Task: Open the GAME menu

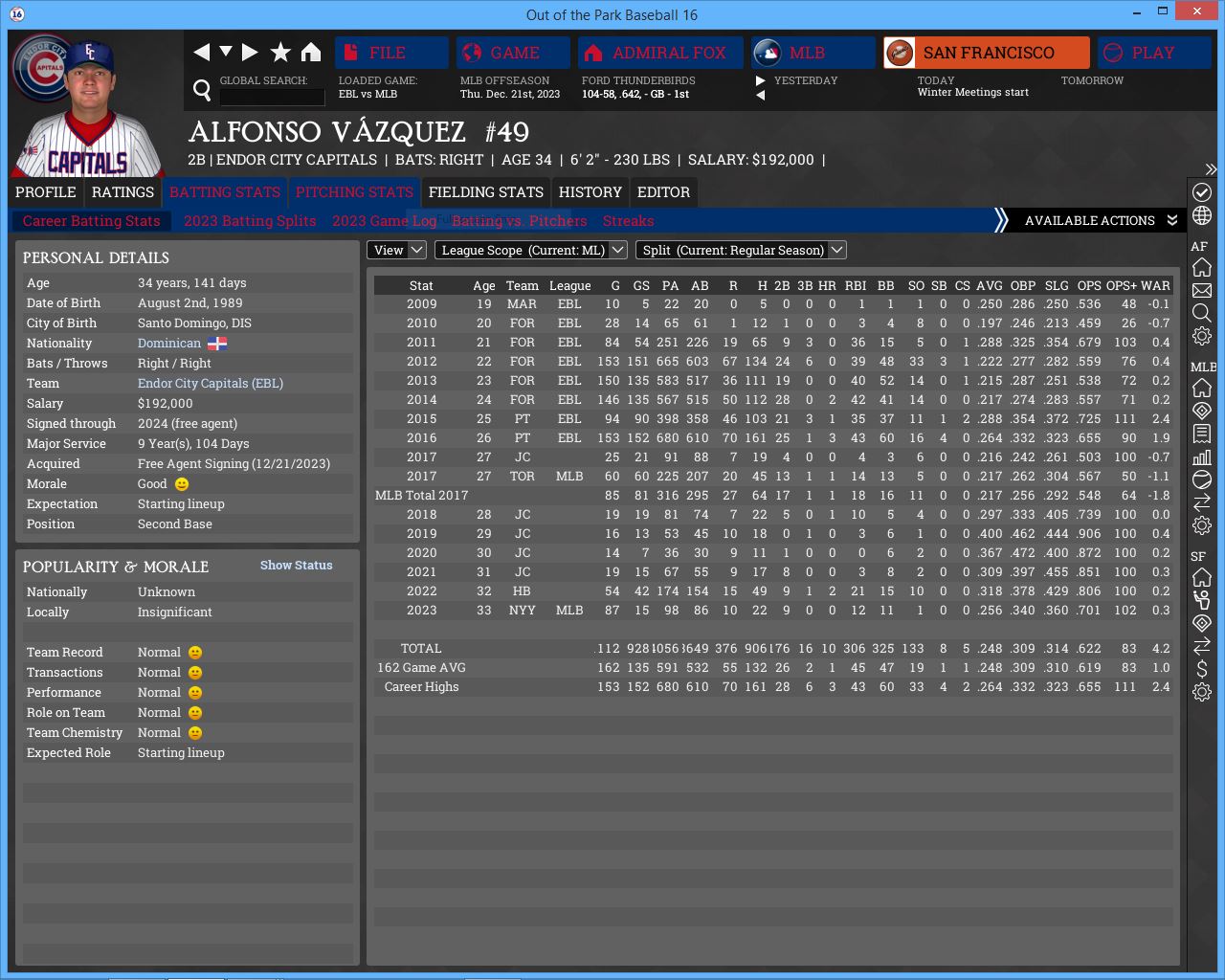Action: pyautogui.click(x=513, y=53)
